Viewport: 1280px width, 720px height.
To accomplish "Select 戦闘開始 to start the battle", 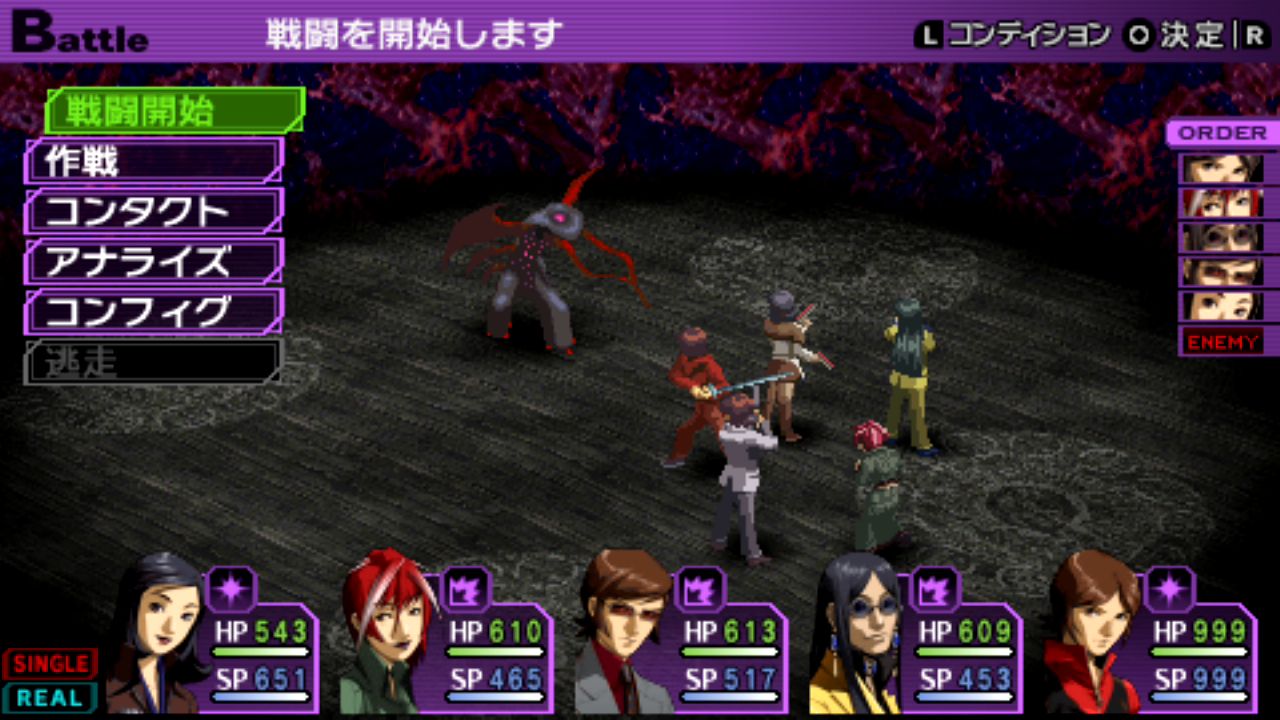I will click(174, 110).
